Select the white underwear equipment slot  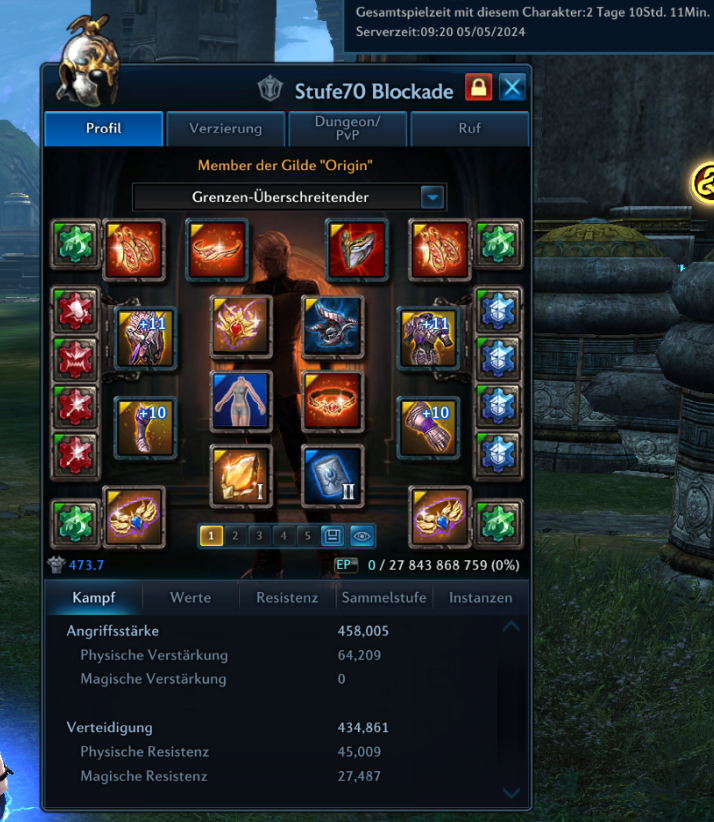tap(241, 400)
